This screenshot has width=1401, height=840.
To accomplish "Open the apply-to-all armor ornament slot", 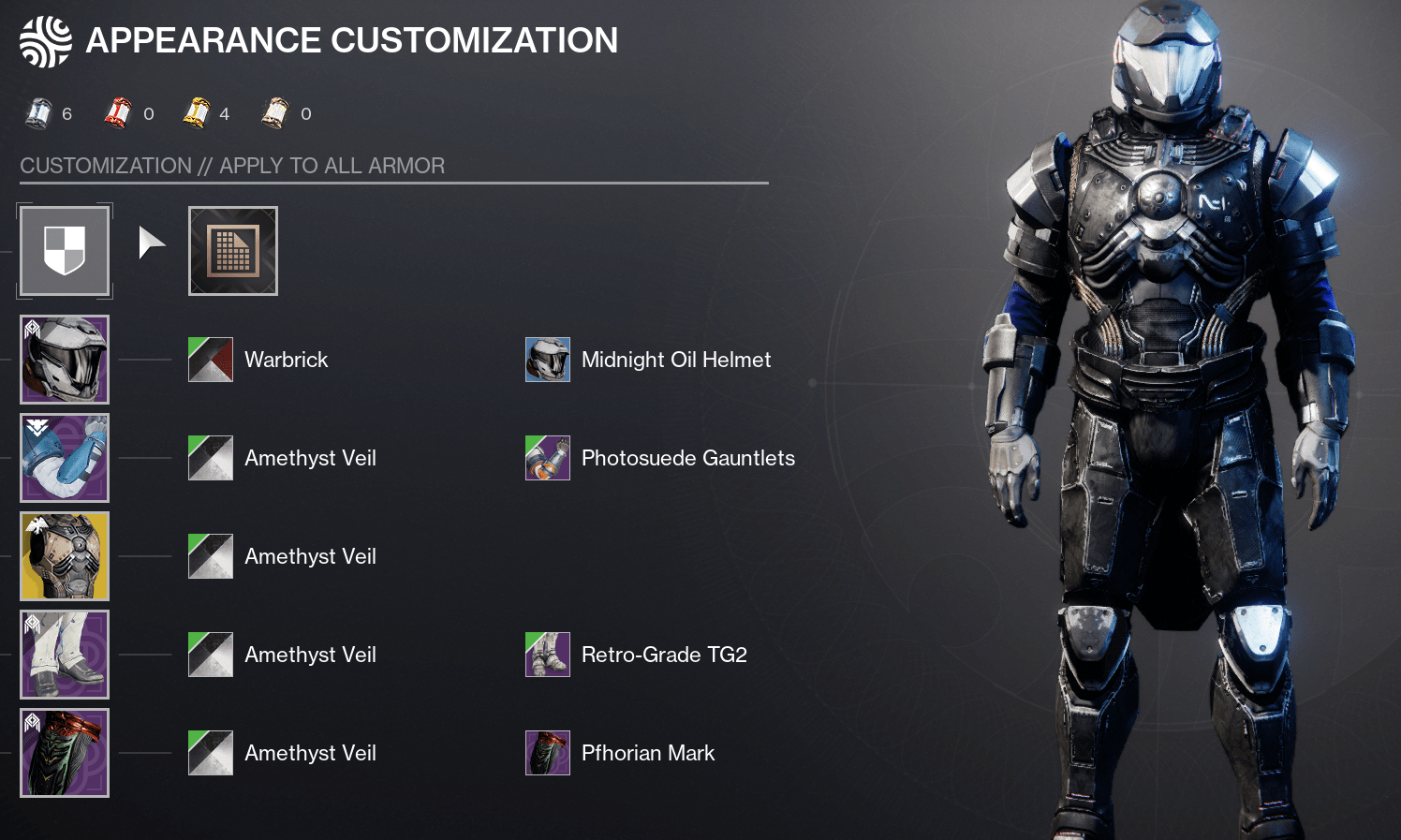I will point(232,251).
